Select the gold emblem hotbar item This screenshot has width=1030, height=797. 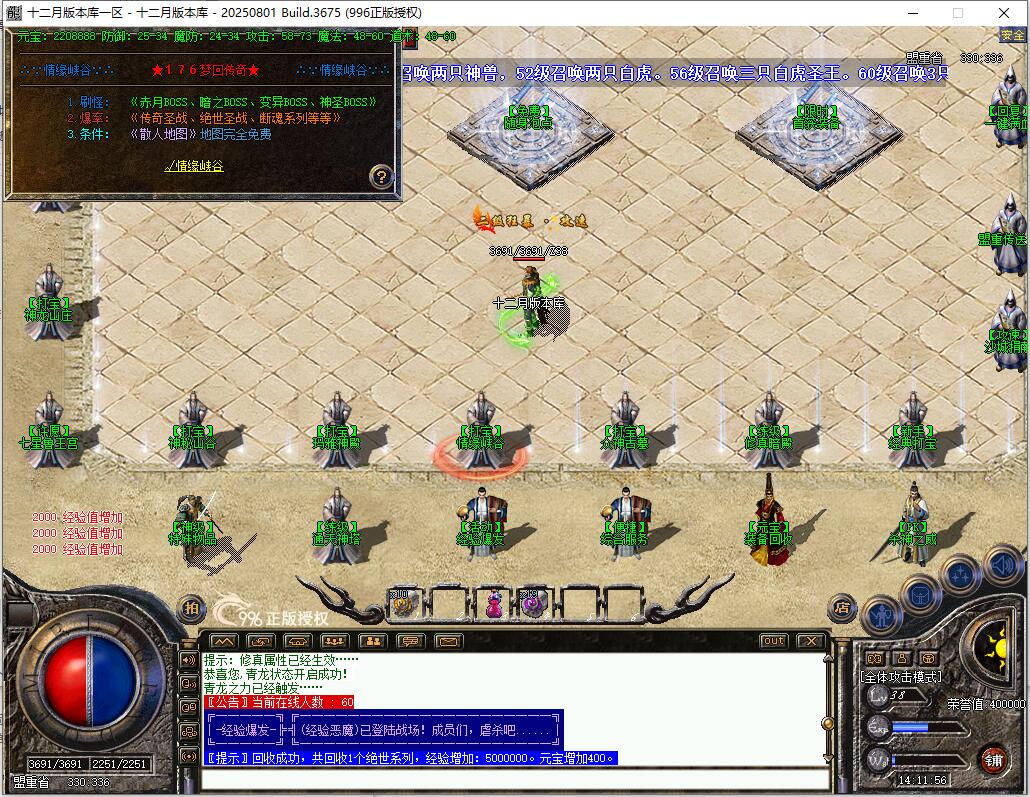[x=405, y=603]
